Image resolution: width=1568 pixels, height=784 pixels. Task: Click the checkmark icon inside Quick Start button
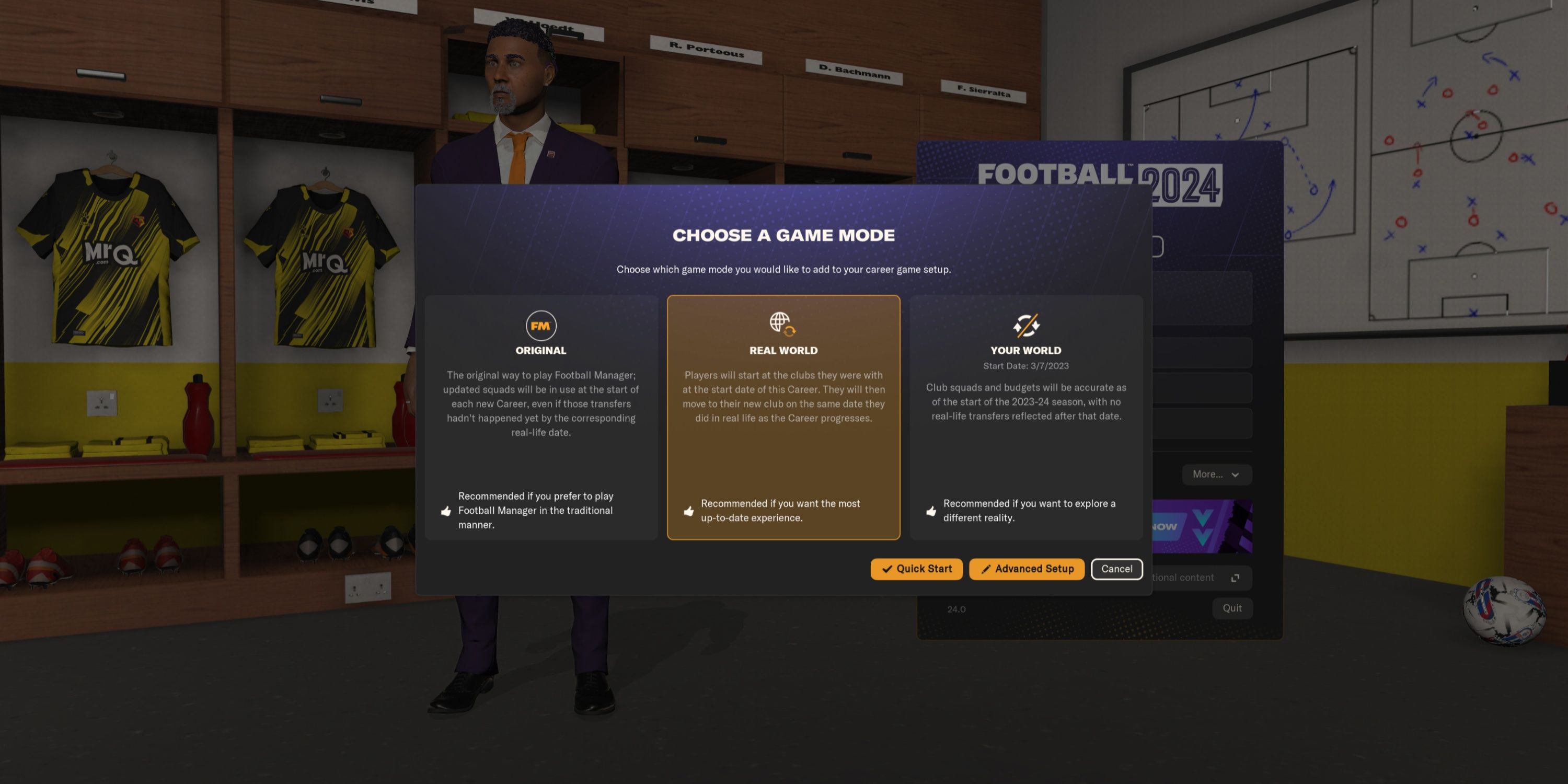click(x=887, y=569)
